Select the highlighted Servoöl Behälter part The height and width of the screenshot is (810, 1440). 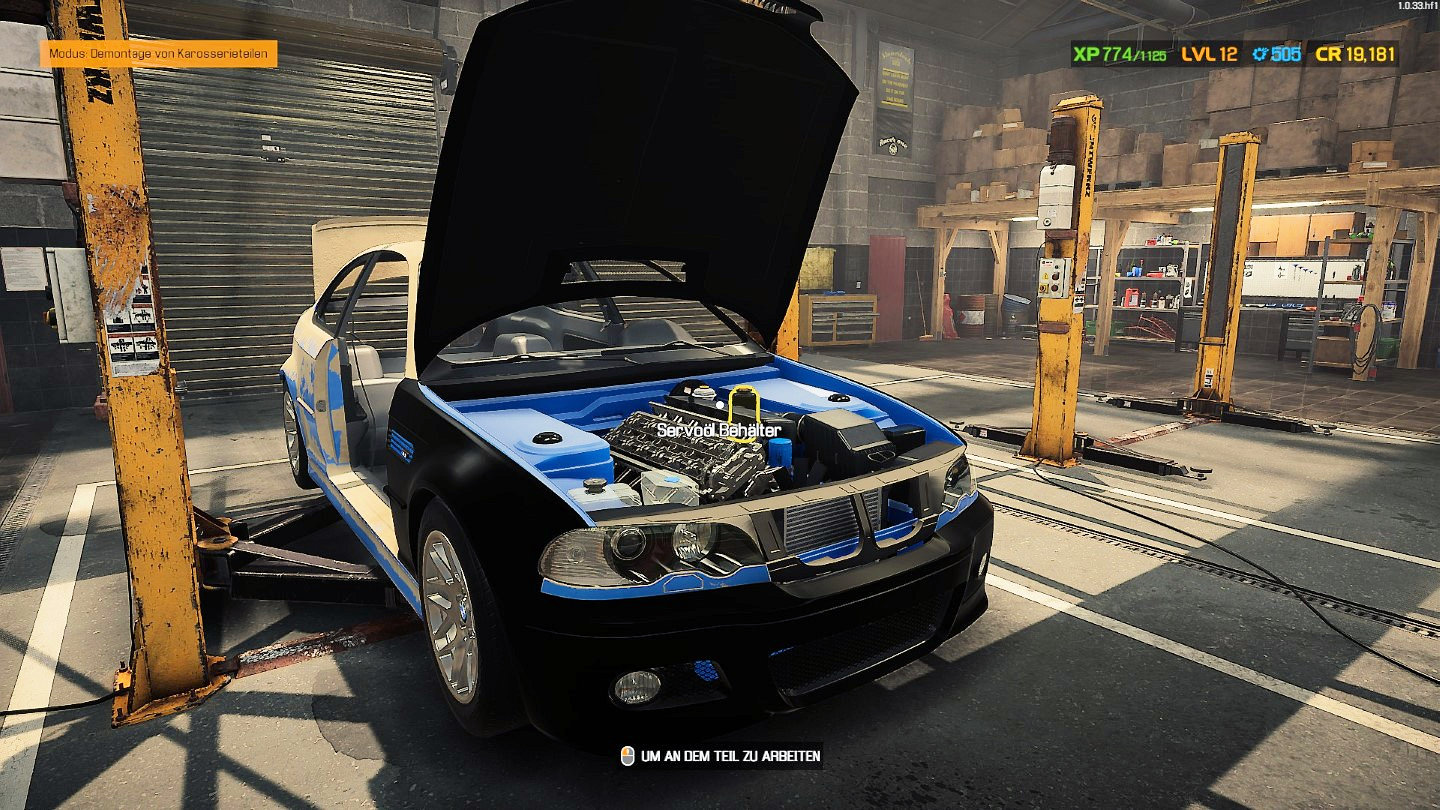coord(743,408)
